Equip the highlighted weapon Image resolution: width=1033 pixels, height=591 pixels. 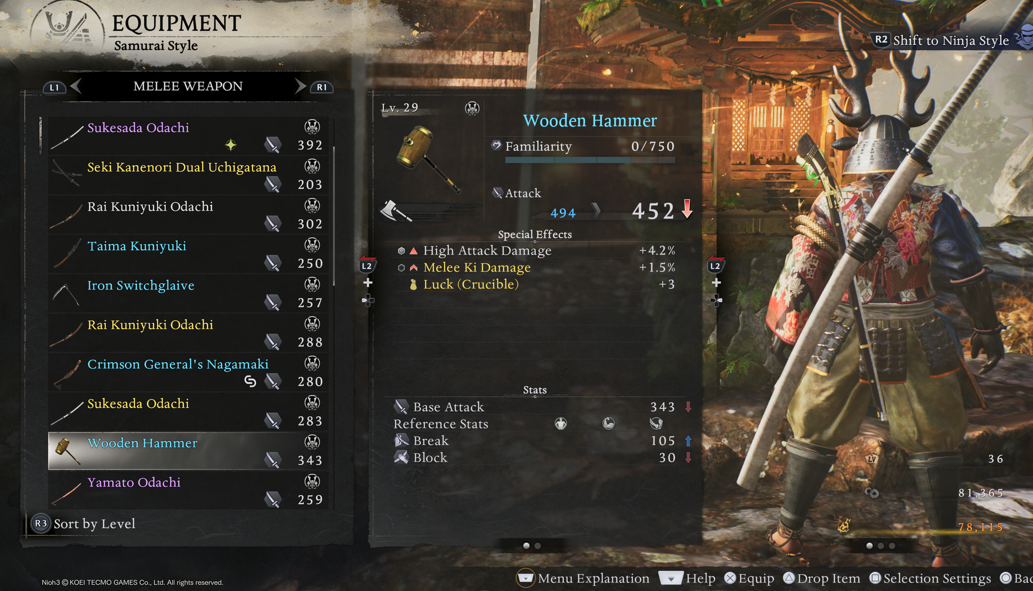tap(749, 579)
